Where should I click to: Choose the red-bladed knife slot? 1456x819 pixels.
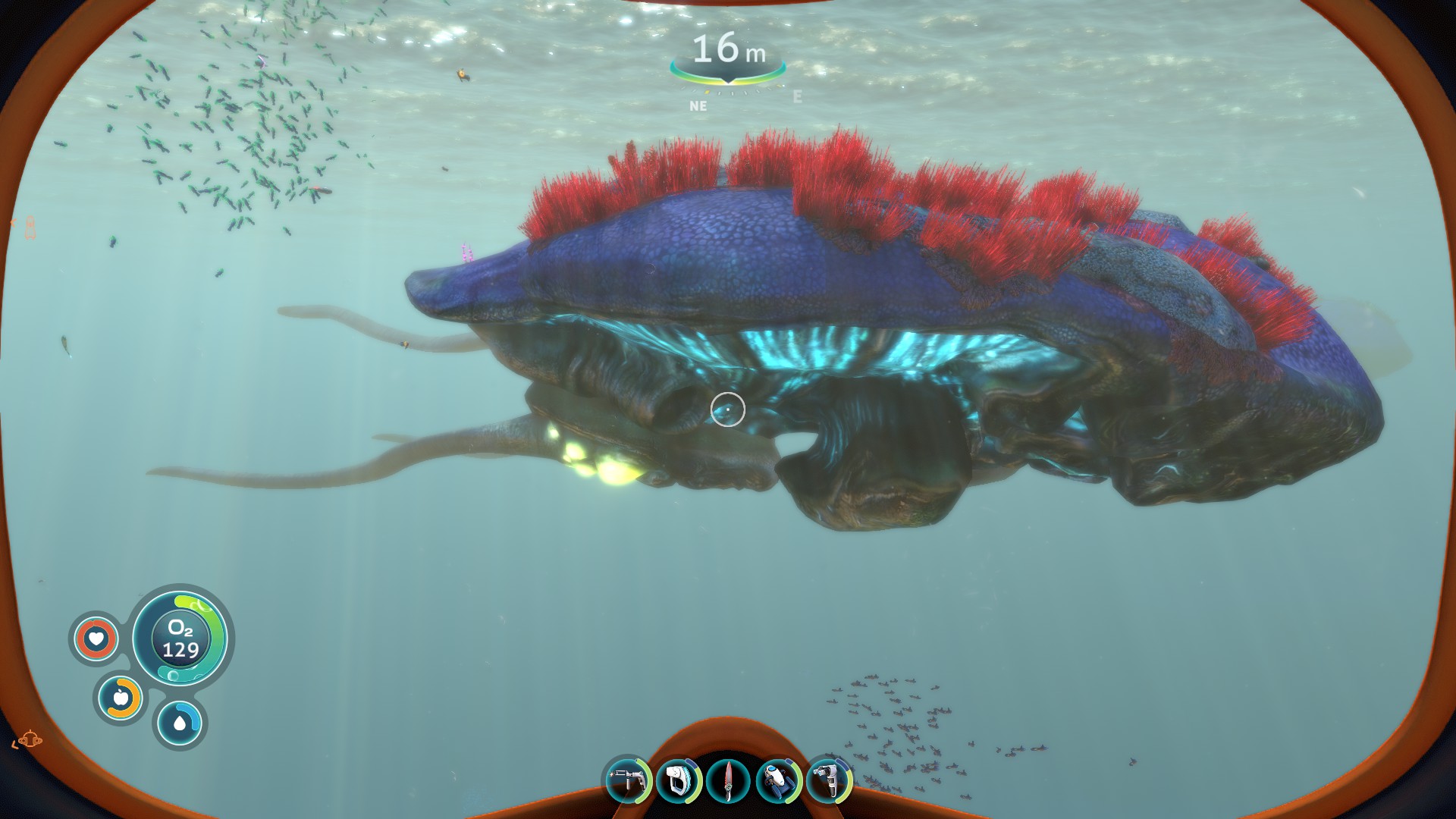[728, 781]
